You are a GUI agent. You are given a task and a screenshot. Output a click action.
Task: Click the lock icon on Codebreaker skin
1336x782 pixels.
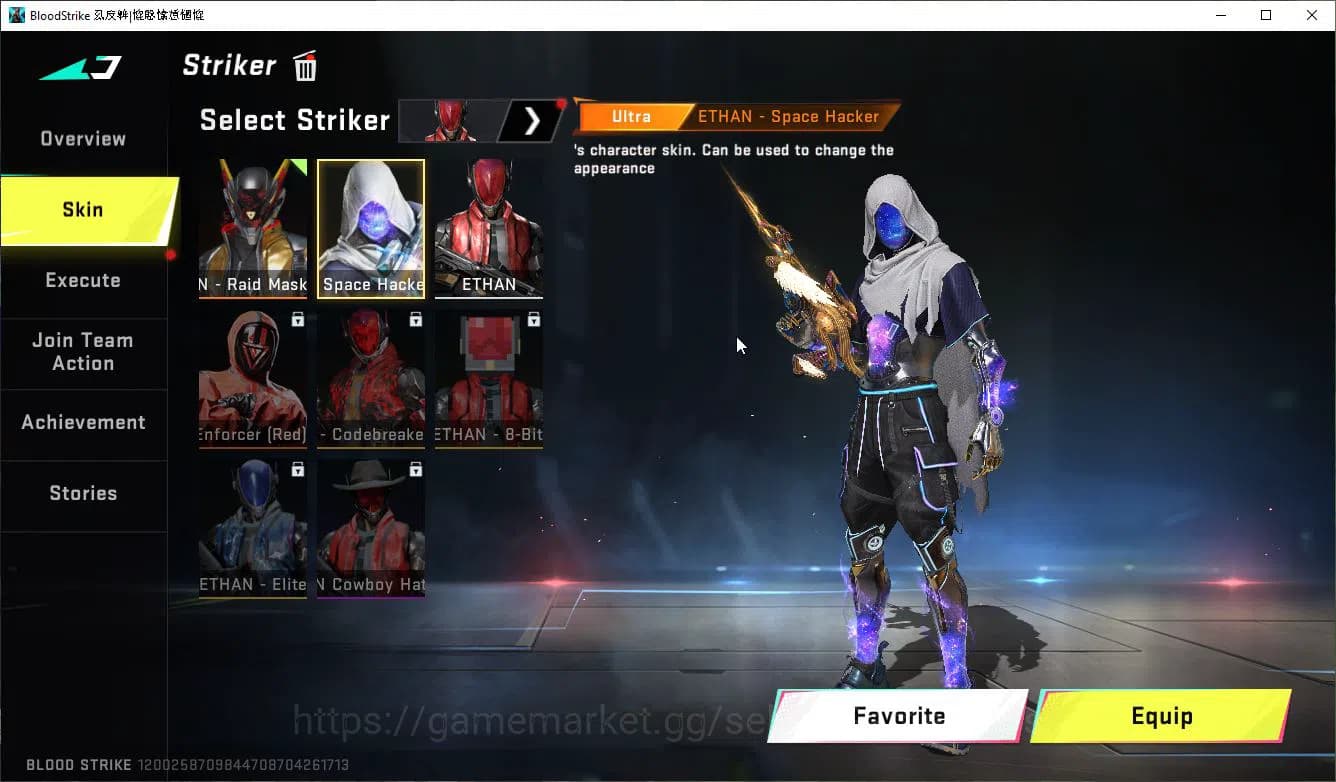pos(414,318)
